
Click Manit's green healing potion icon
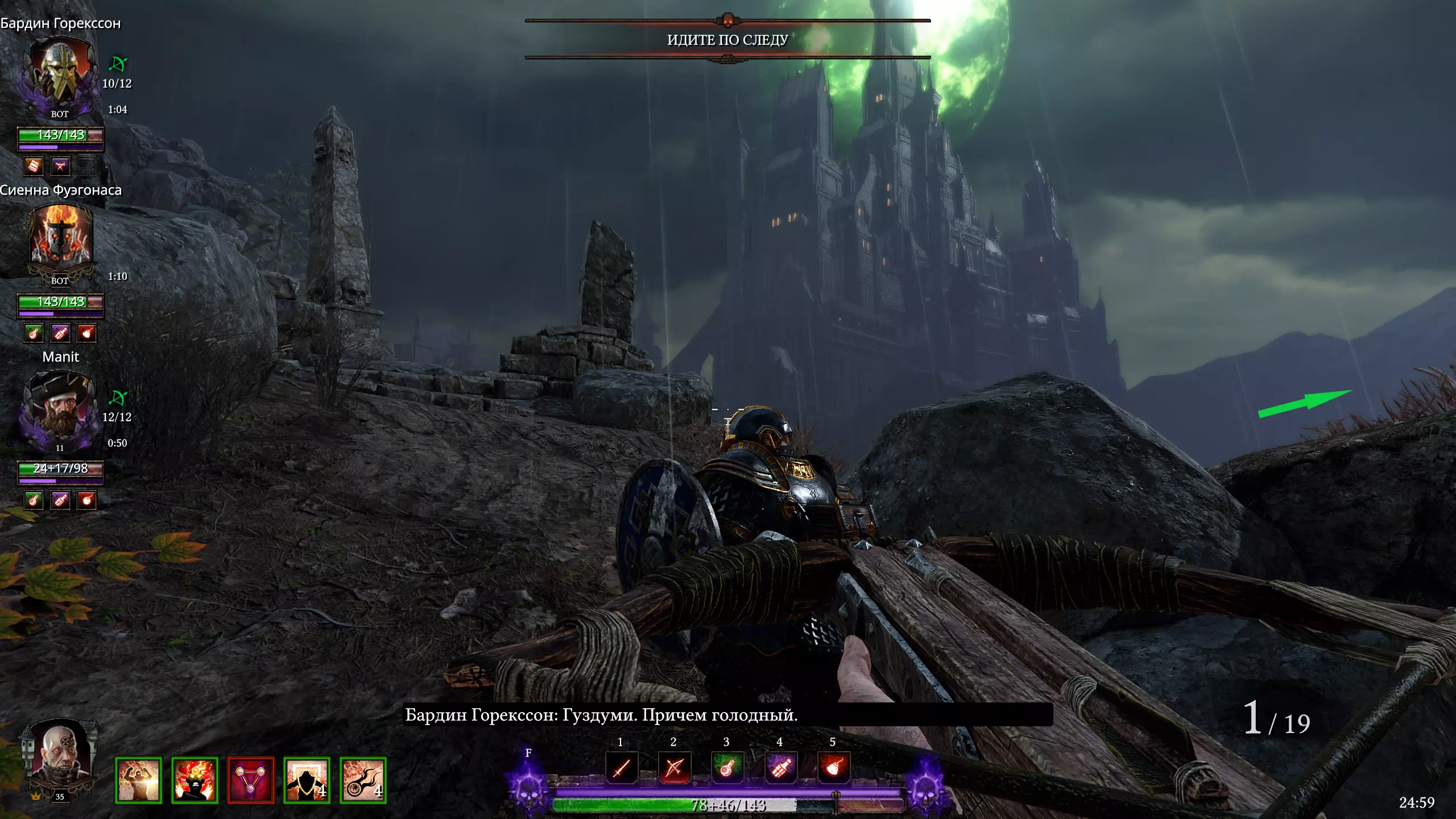(34, 500)
